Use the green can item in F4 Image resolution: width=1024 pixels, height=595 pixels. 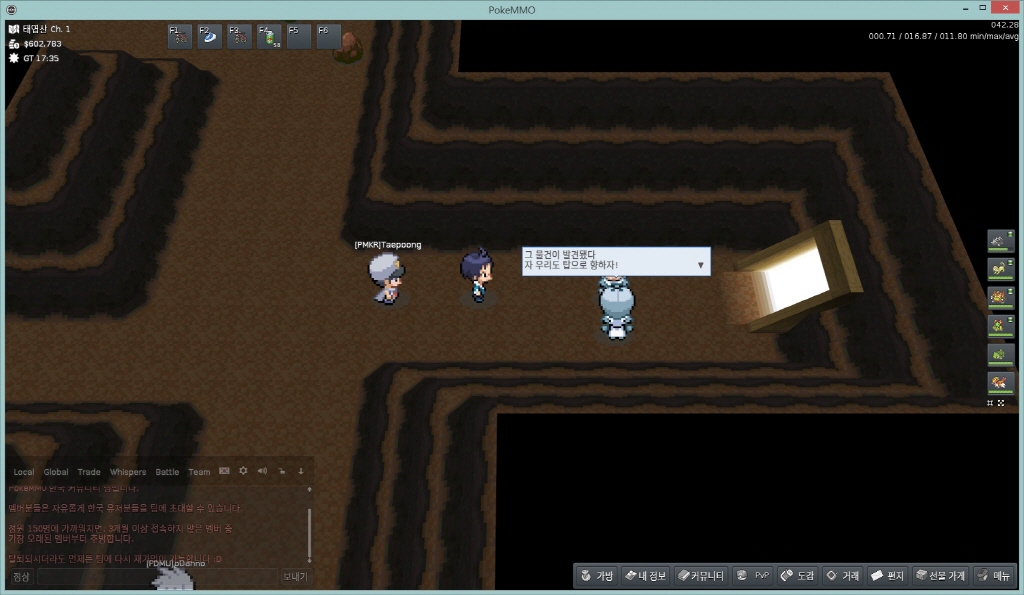coord(269,37)
